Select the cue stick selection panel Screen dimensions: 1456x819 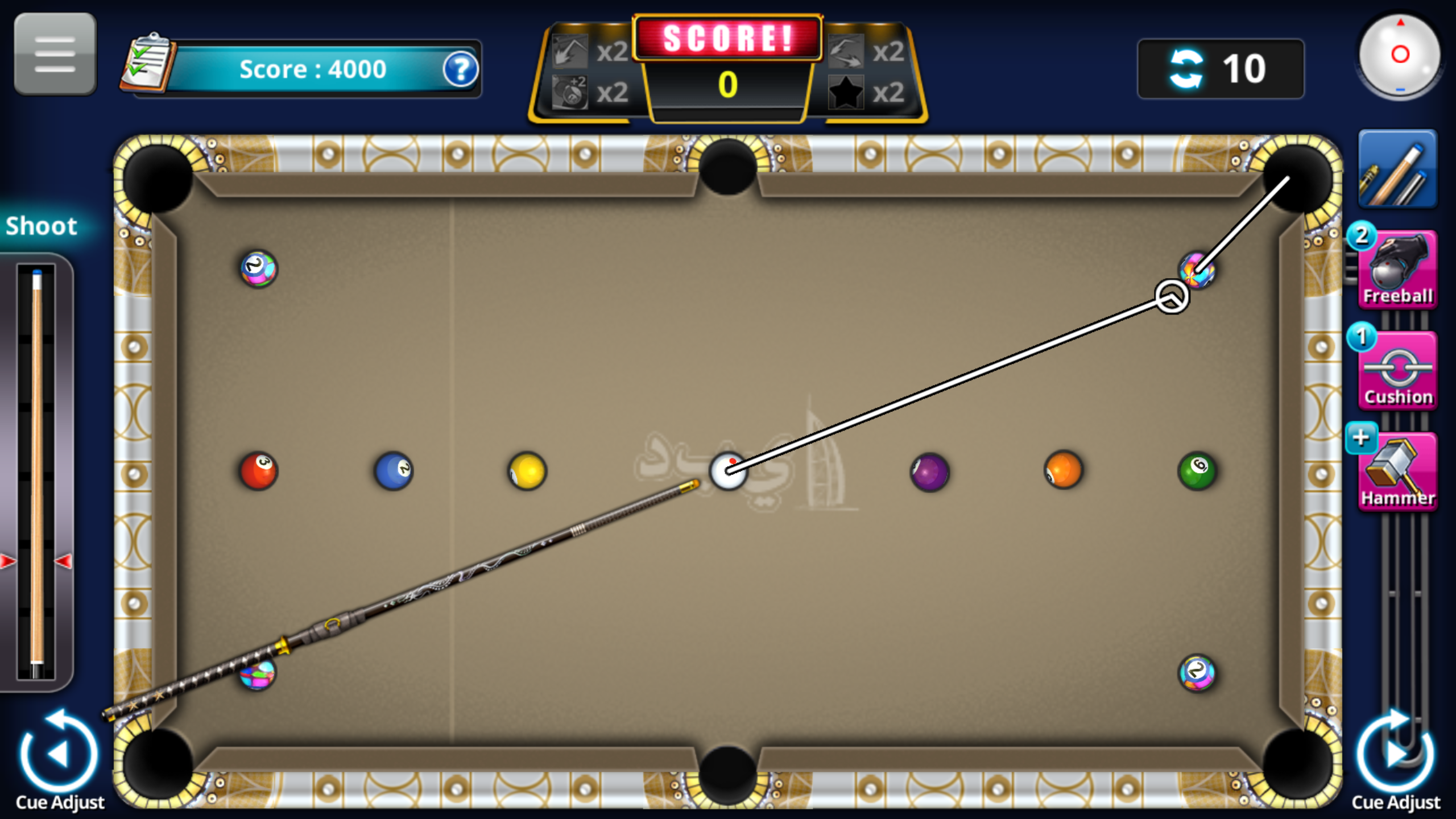pos(1397,169)
